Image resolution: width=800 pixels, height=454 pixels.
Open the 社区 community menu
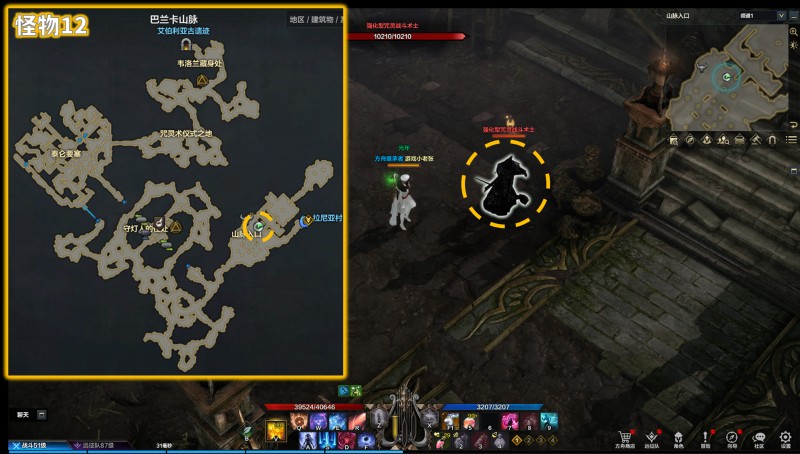pos(759,438)
